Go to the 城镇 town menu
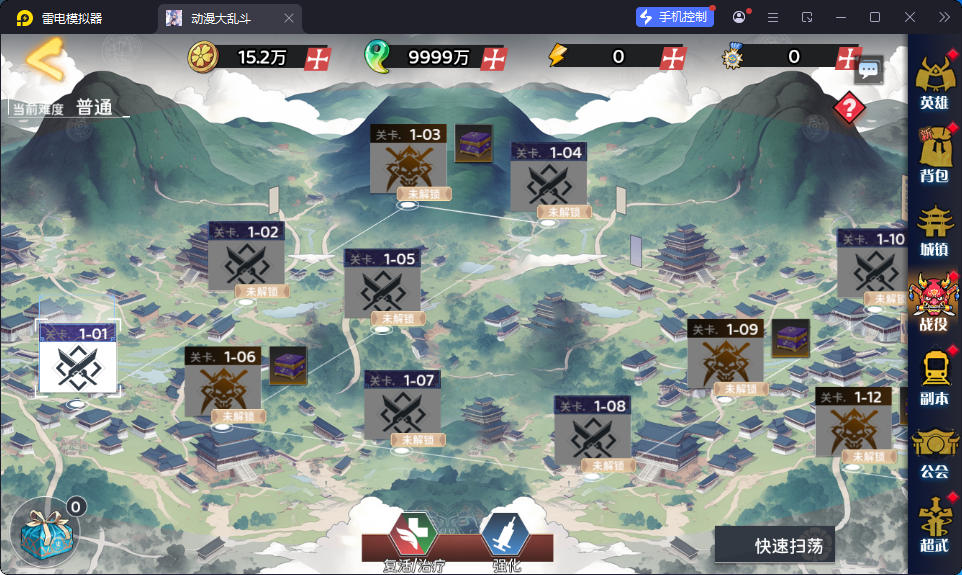 [933, 230]
